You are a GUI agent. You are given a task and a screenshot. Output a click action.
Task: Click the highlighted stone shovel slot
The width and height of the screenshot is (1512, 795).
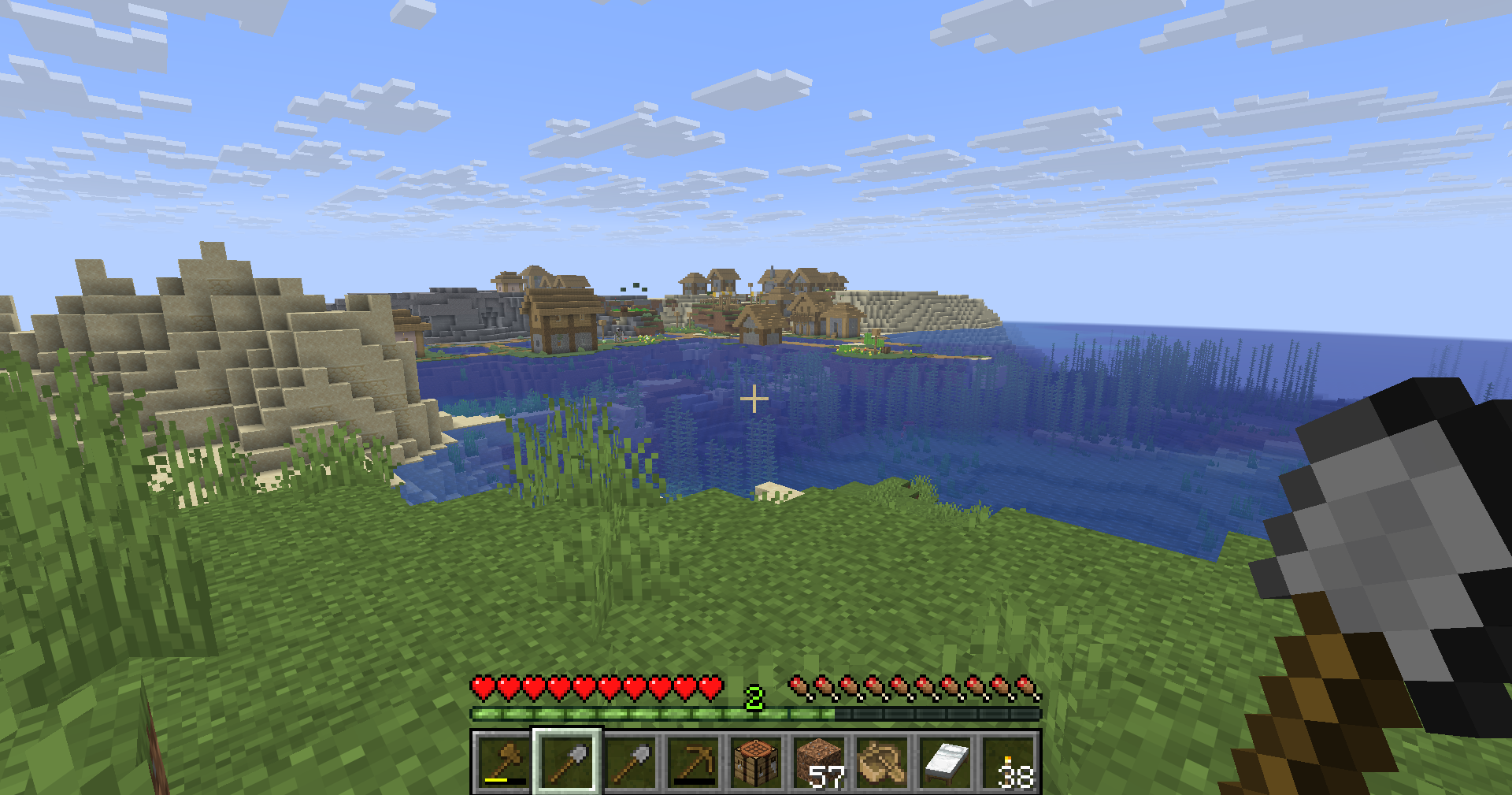click(567, 762)
